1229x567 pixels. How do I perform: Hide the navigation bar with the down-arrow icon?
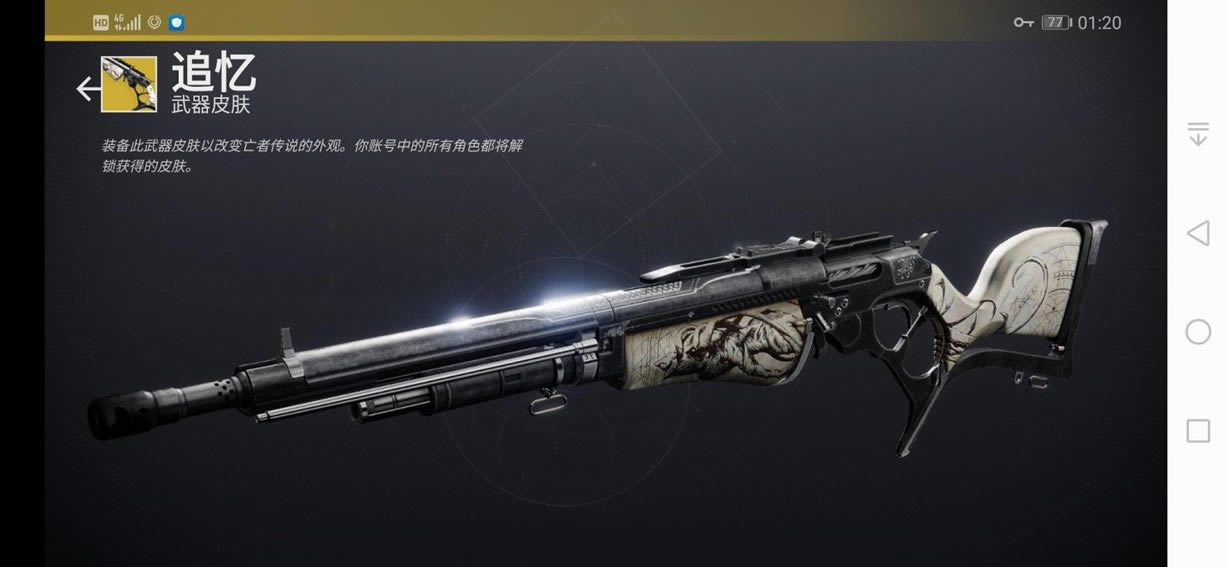click(1198, 135)
